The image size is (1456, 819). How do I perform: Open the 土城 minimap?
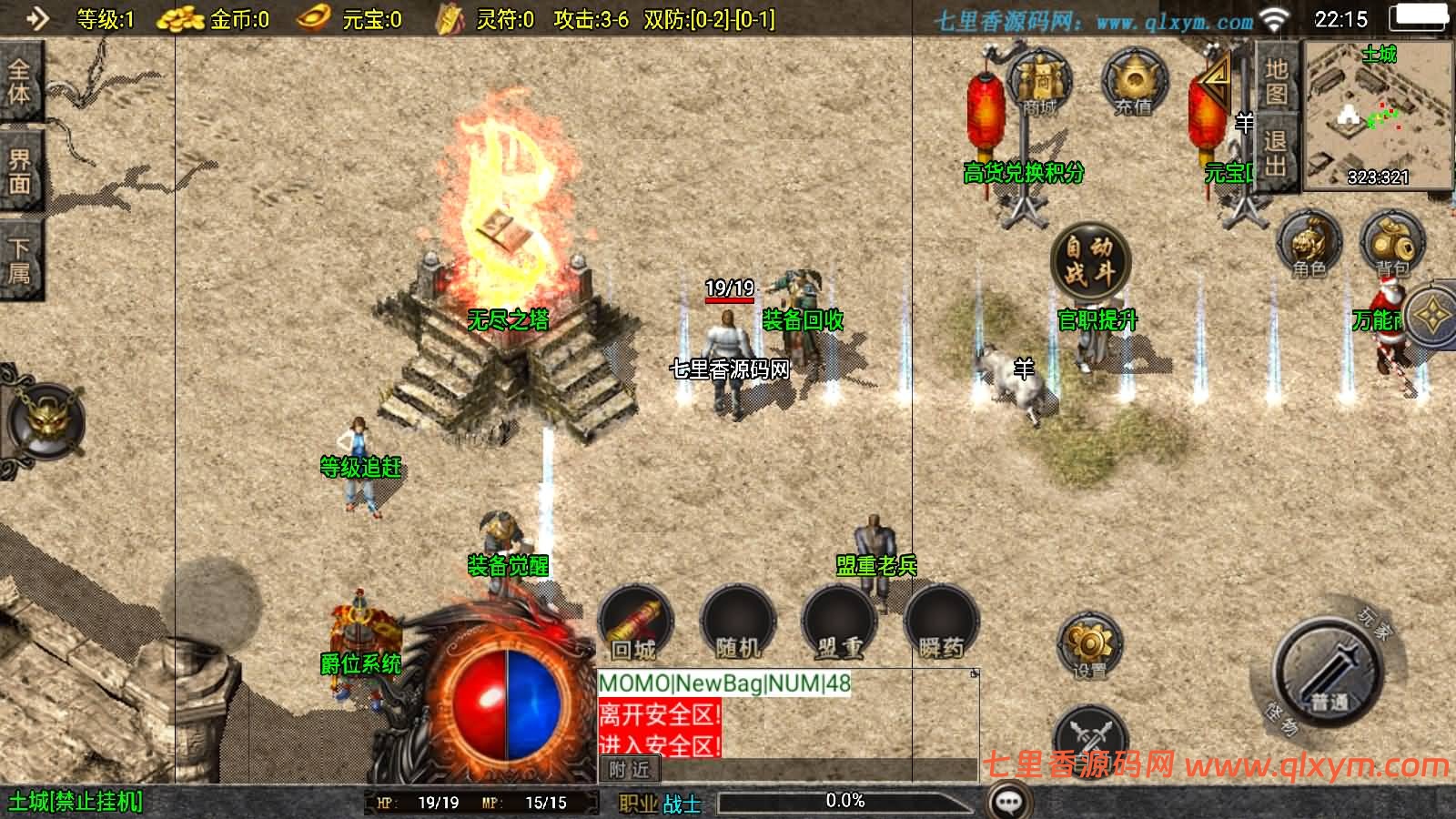(x=1377, y=116)
